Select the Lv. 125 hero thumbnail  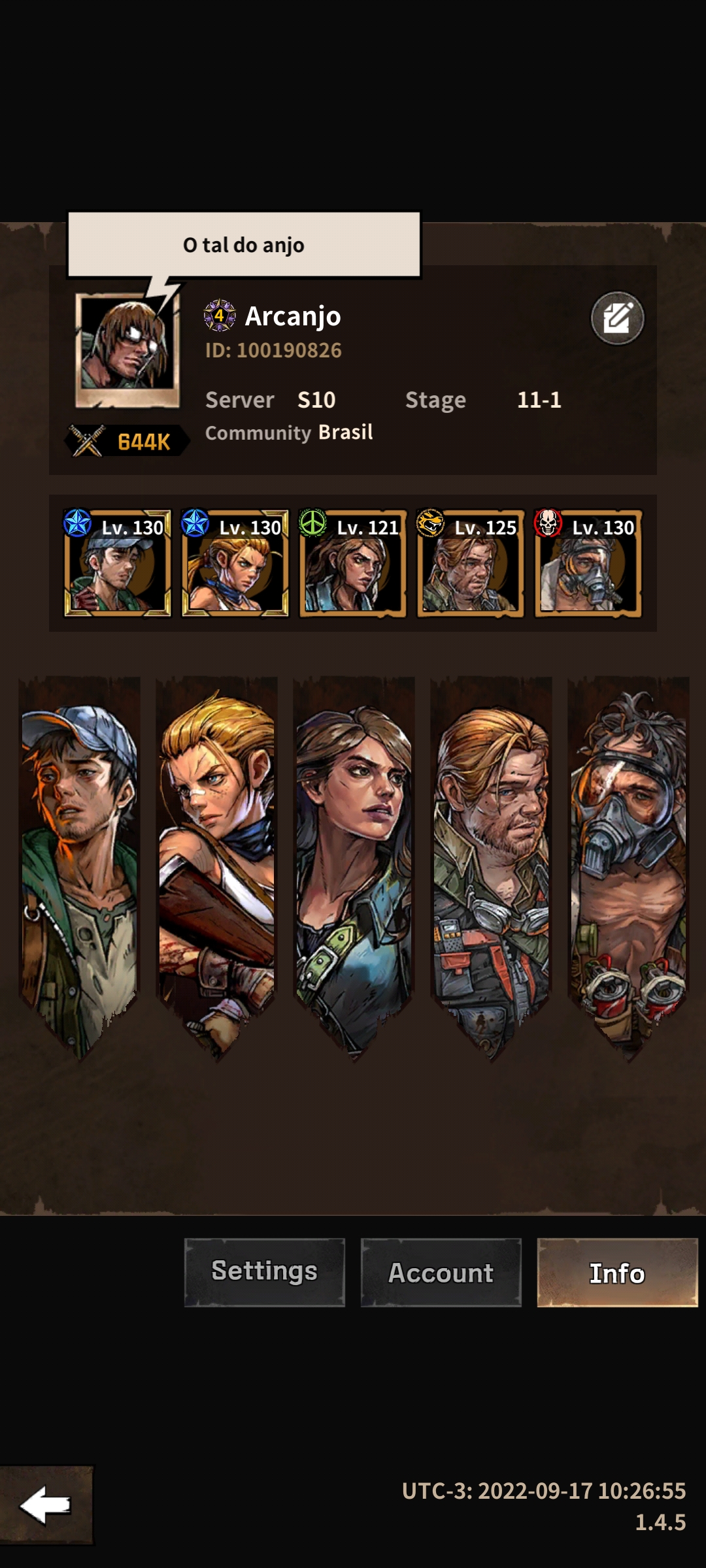471,563
